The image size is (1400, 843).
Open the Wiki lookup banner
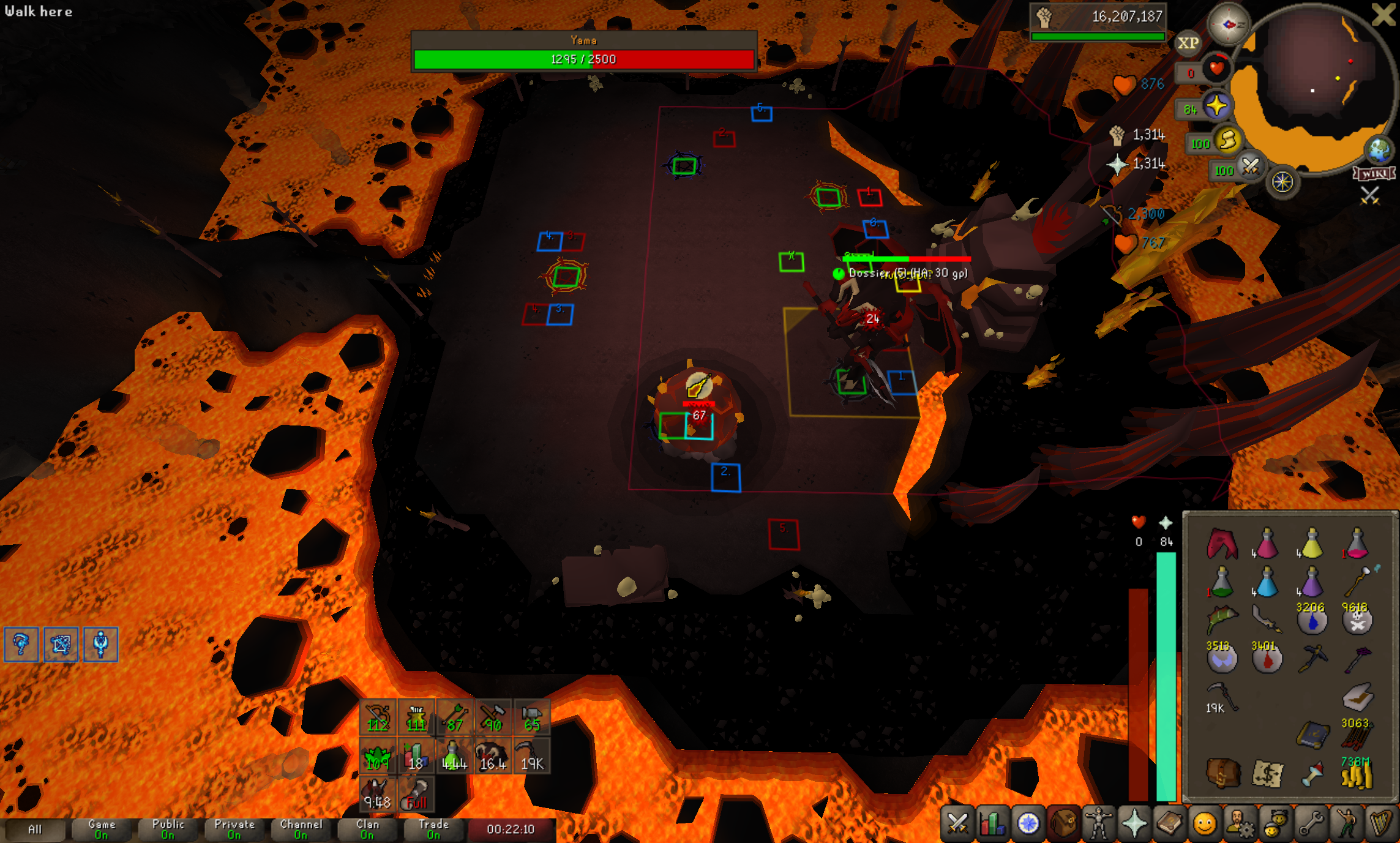point(1374,174)
